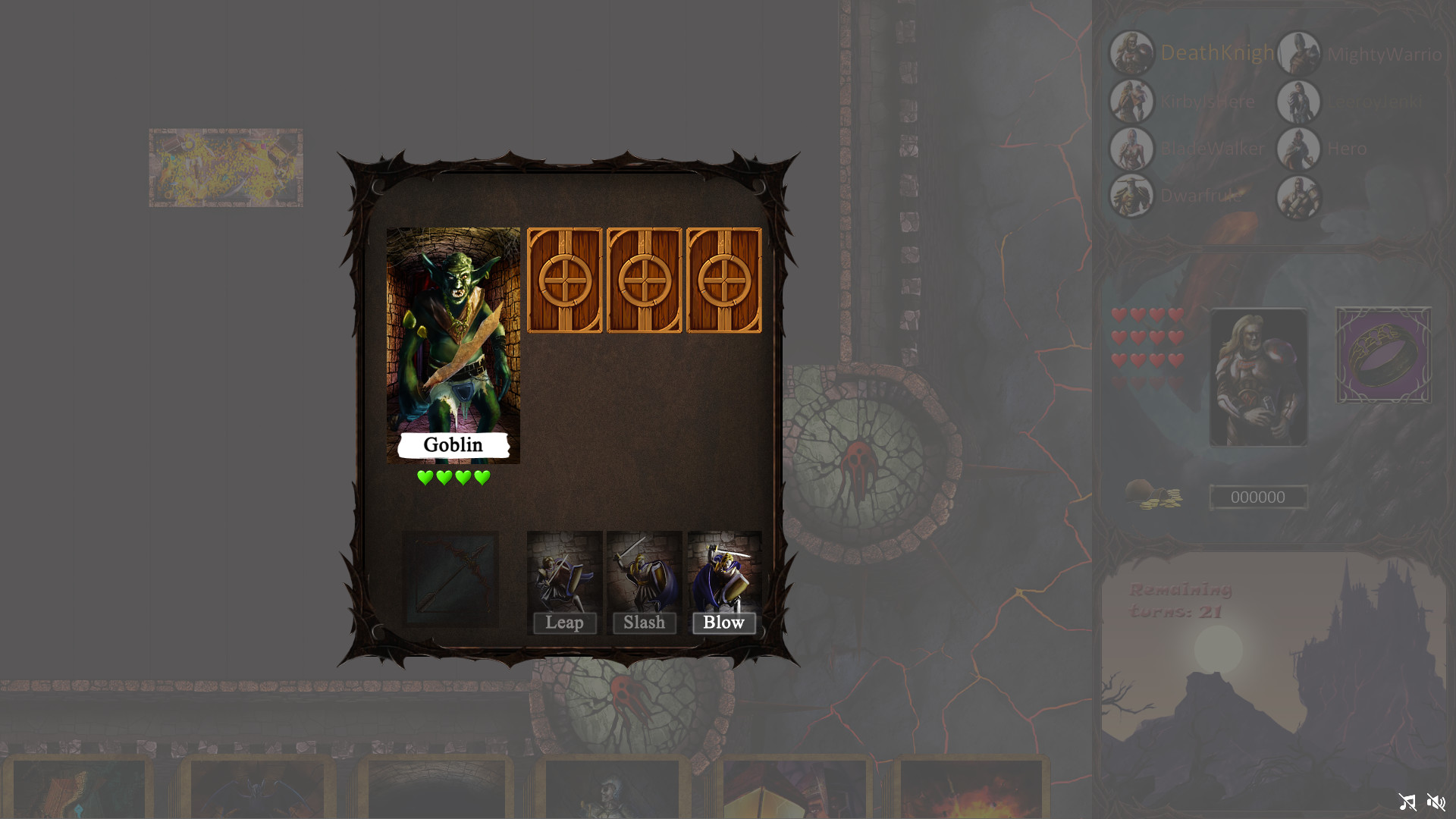Click the hero portrait card in side panel
1456x819 pixels.
[1257, 377]
